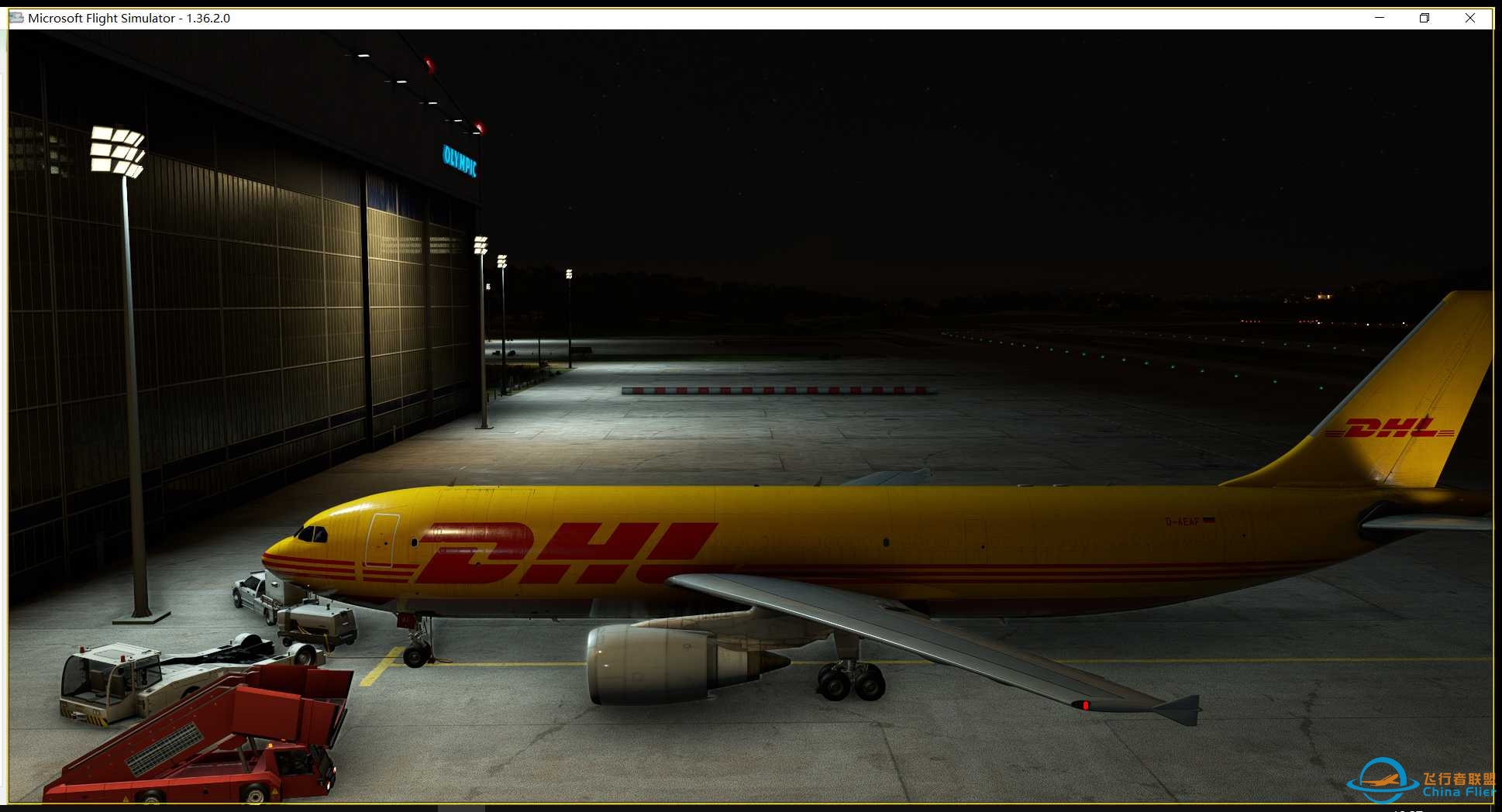Click the Restore Down window control
Screen dimensions: 1502x812
coord(1424,18)
